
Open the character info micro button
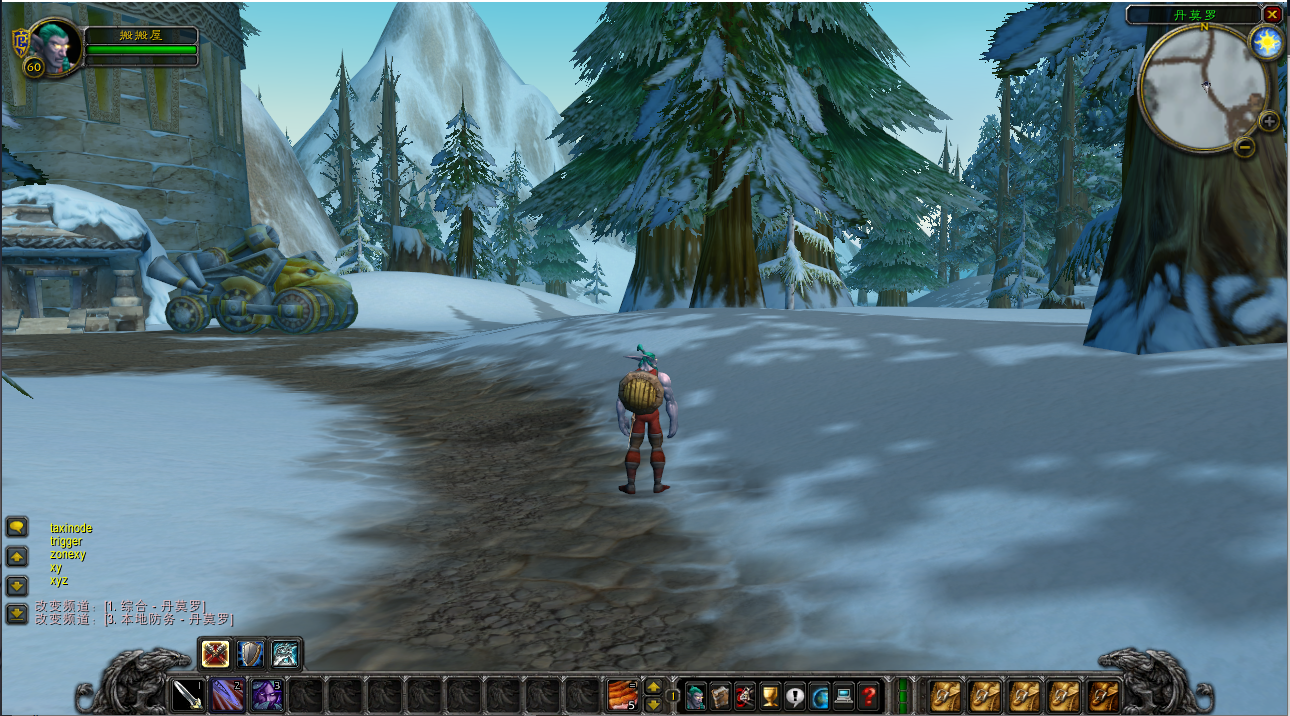[x=695, y=695]
